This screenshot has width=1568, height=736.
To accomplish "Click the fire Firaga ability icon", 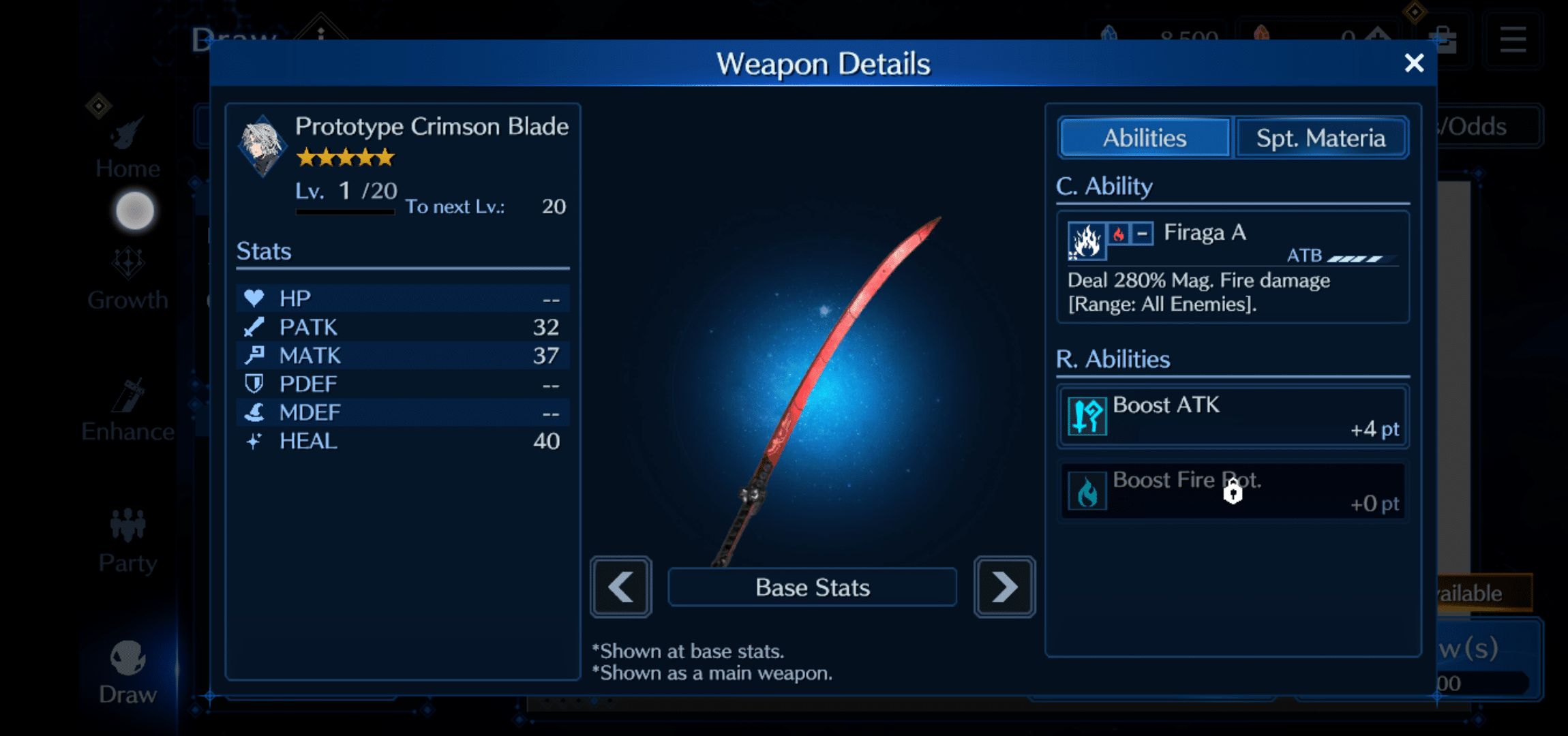I will coord(1087,241).
